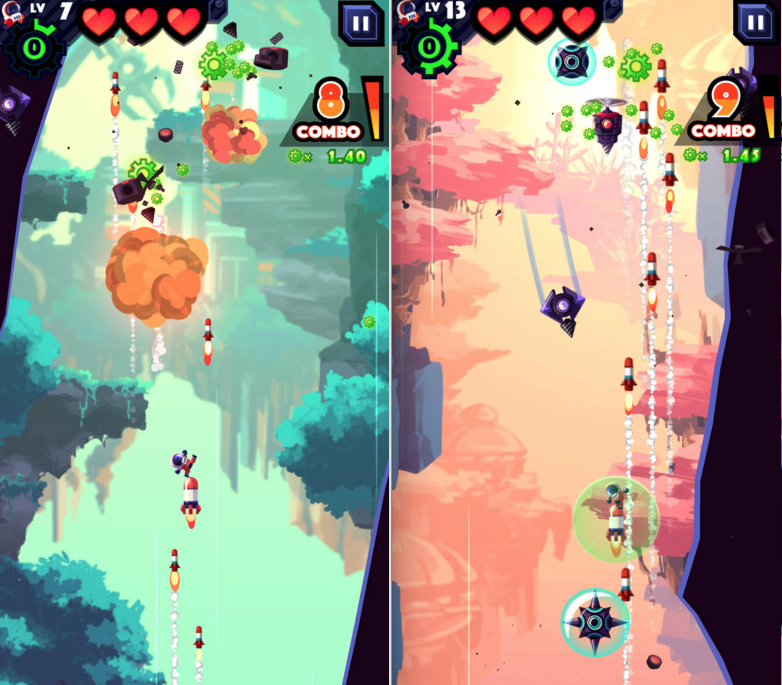Pause the level 7 teal jungle game
This screenshot has width=782, height=685.
click(x=360, y=22)
